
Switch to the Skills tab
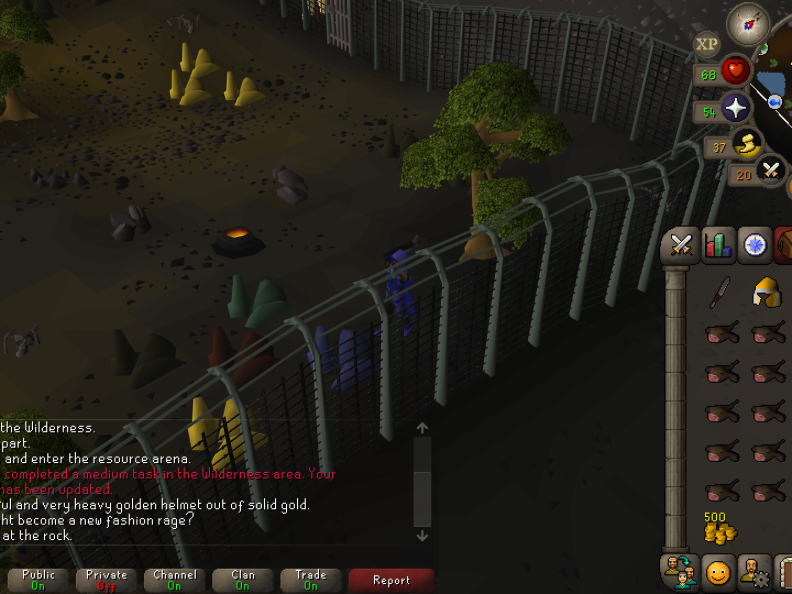[718, 245]
